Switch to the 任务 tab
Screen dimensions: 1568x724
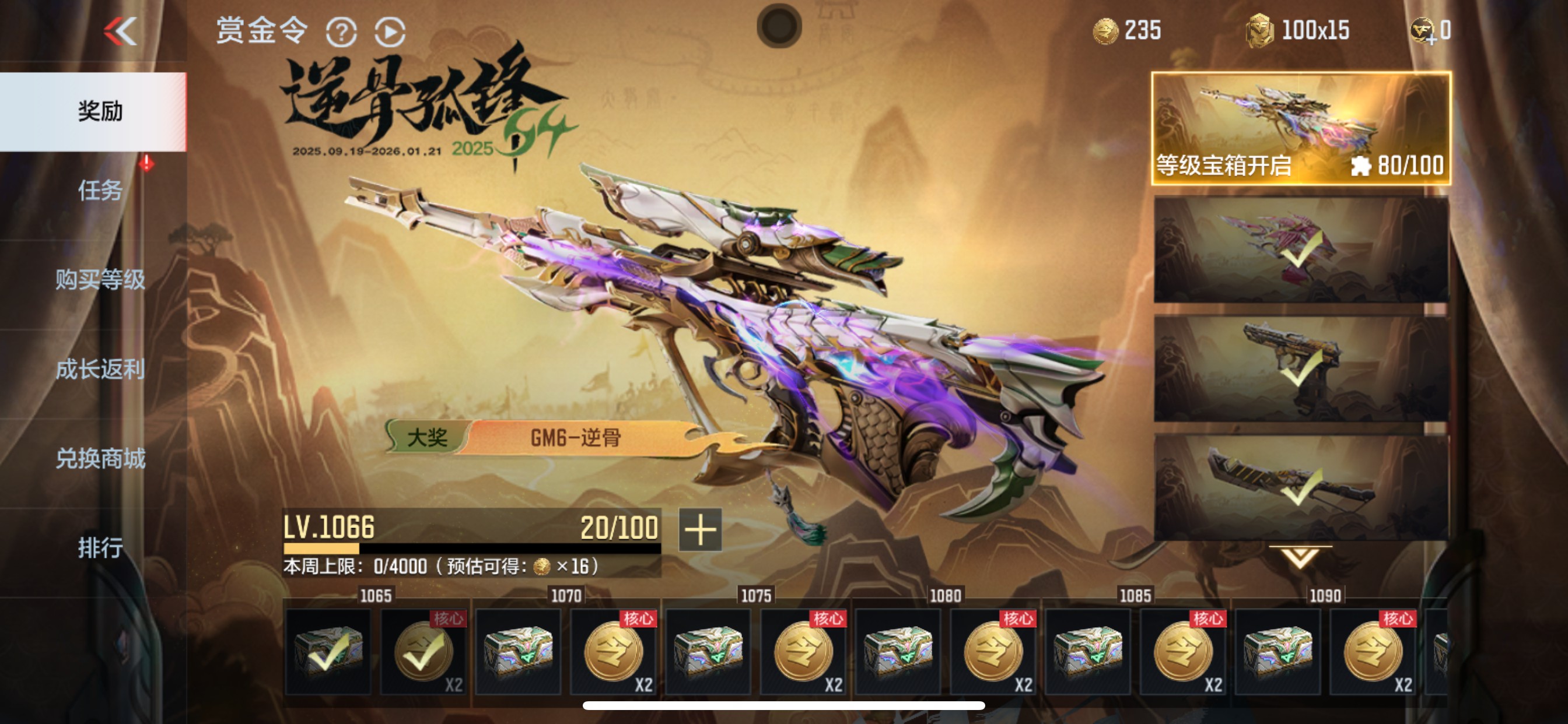pyautogui.click(x=100, y=192)
